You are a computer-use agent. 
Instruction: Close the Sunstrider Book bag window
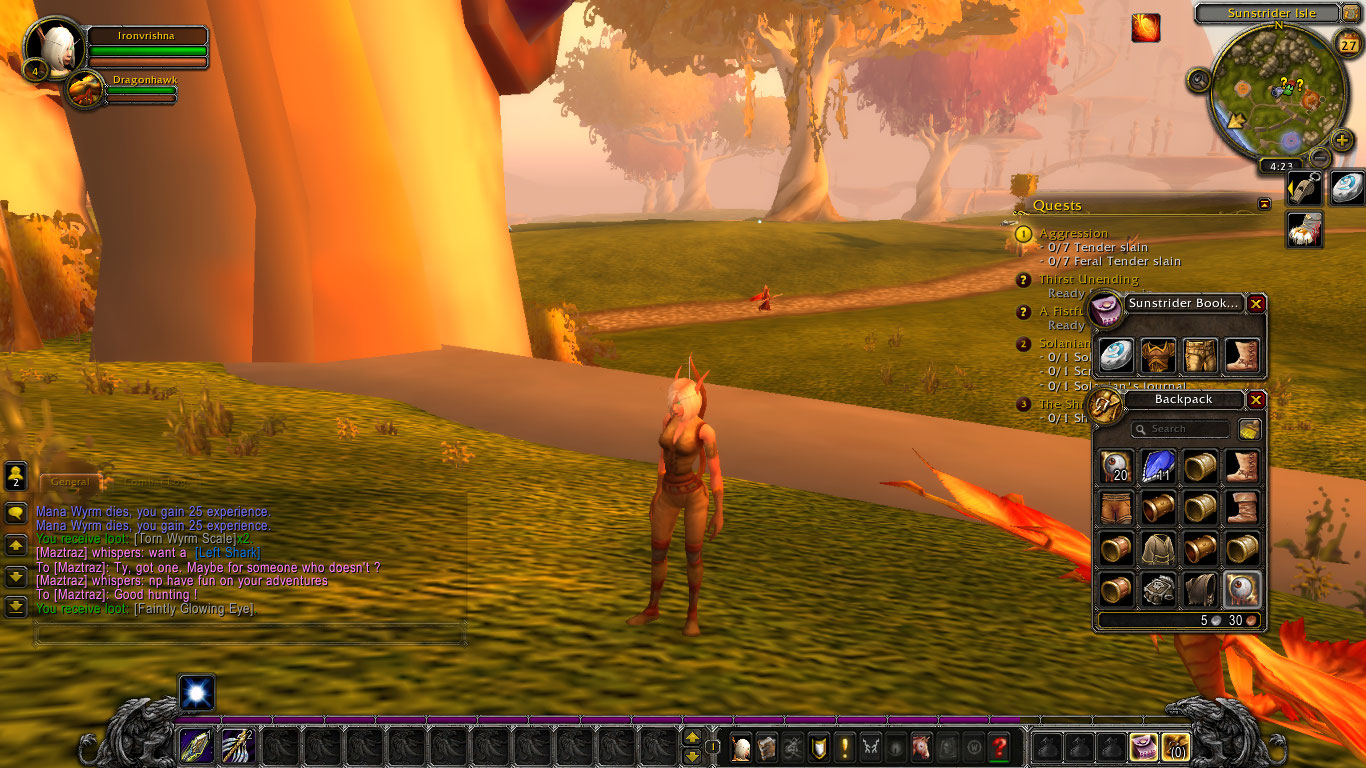(x=1257, y=304)
